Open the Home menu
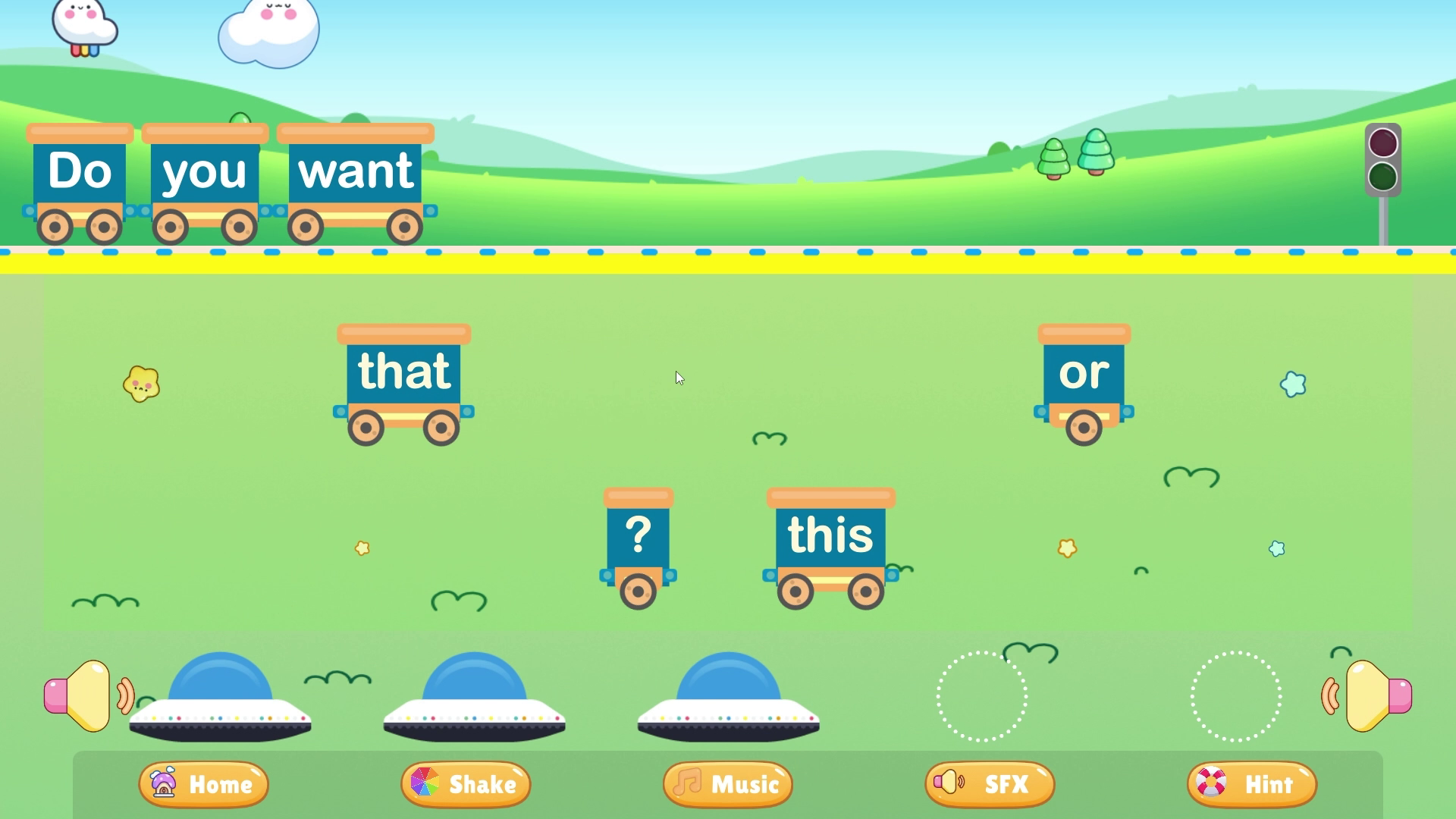The width and height of the screenshot is (1456, 819). point(202,785)
